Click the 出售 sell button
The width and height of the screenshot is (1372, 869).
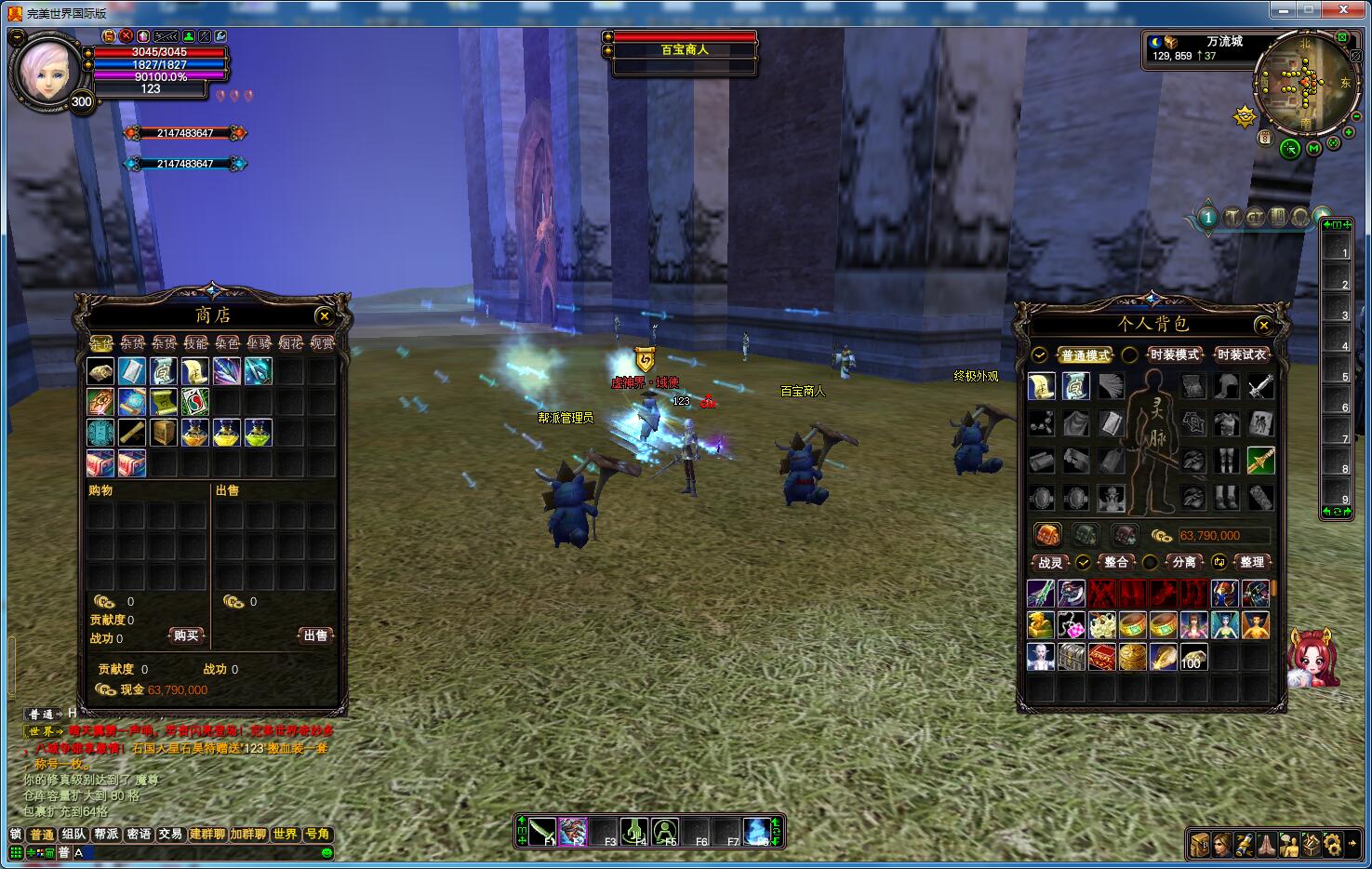[x=315, y=635]
